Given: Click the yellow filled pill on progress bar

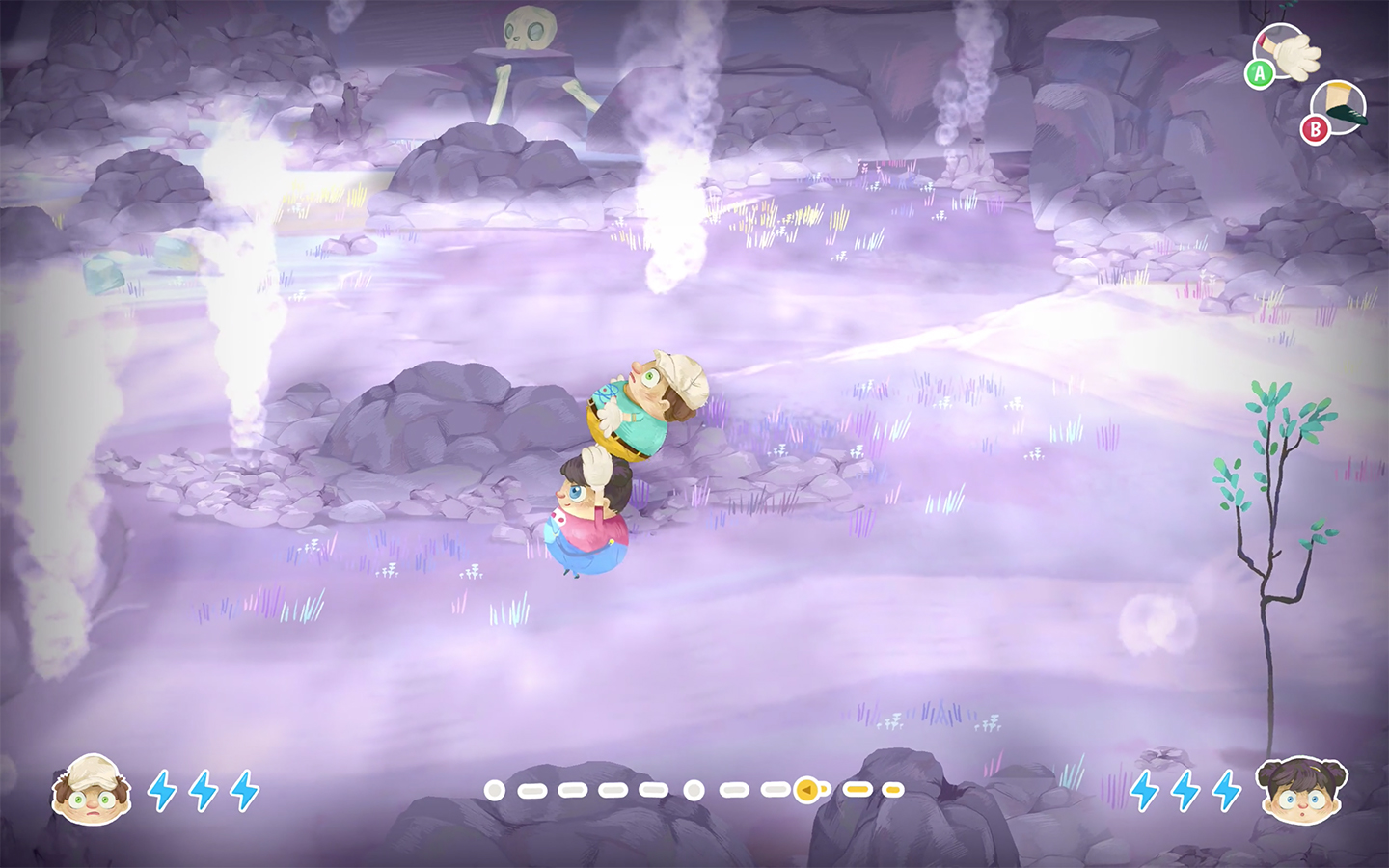Looking at the screenshot, I should point(857,789).
